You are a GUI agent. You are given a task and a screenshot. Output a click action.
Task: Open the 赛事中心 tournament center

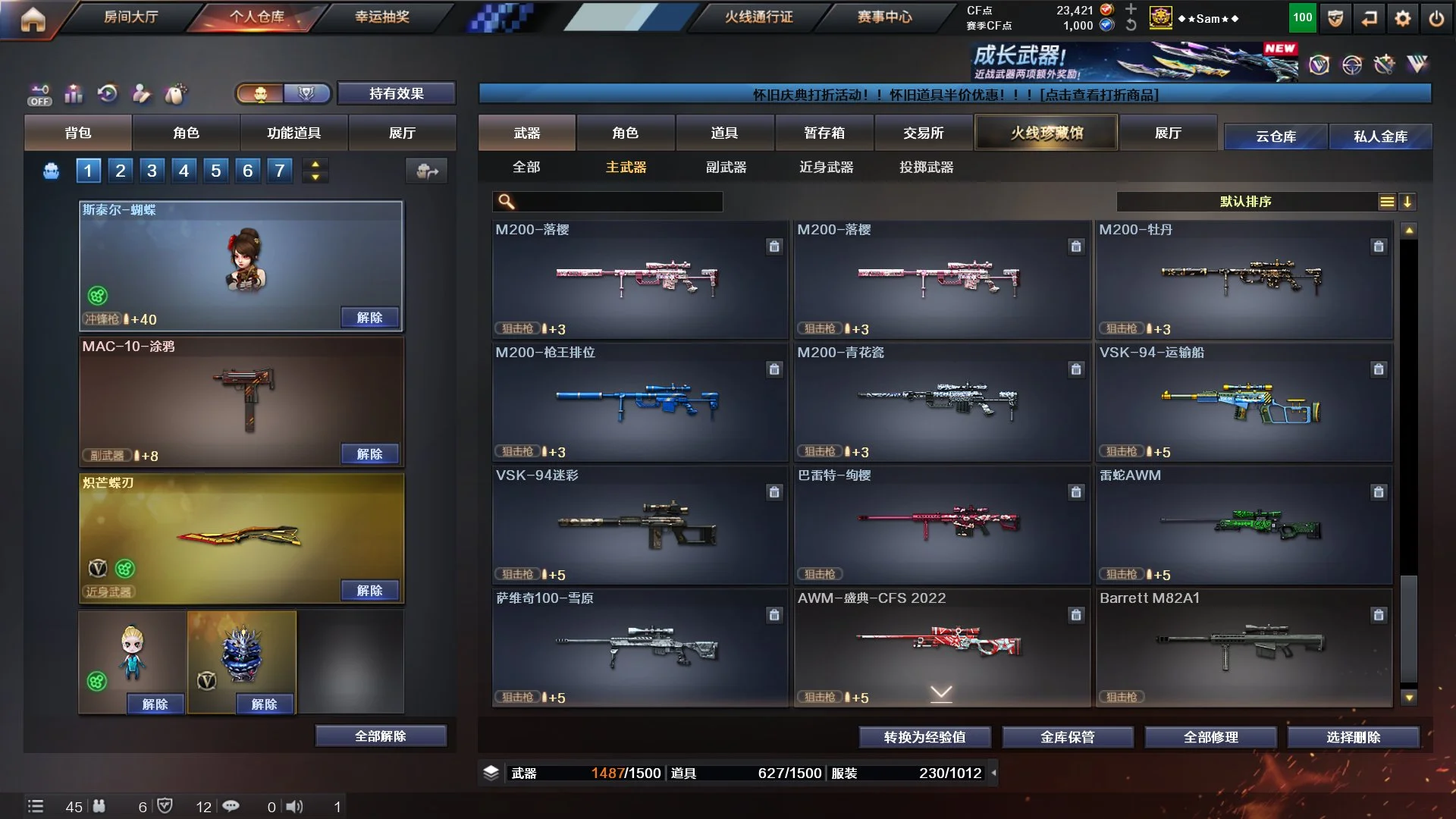tap(884, 17)
